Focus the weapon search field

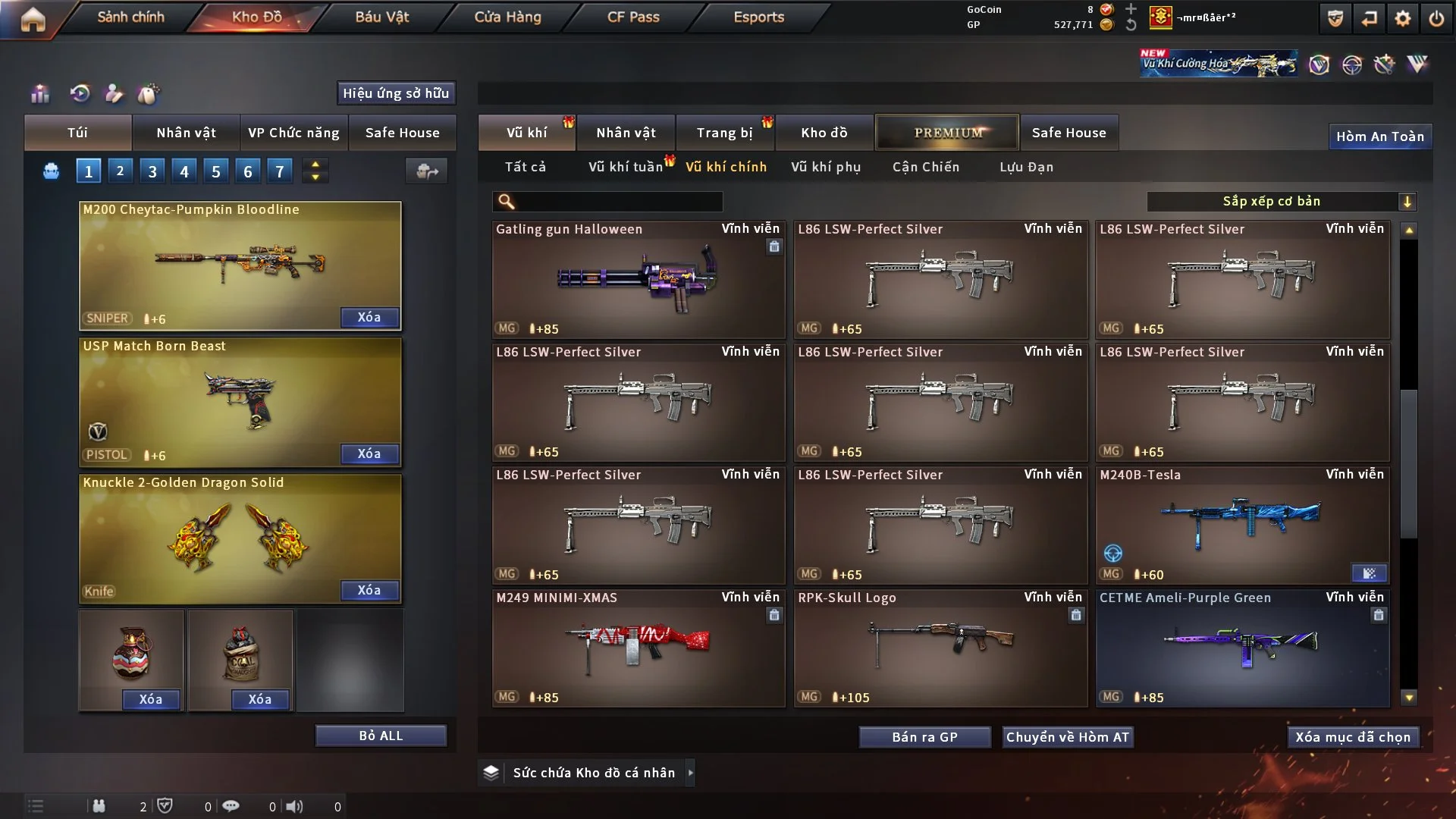click(618, 201)
